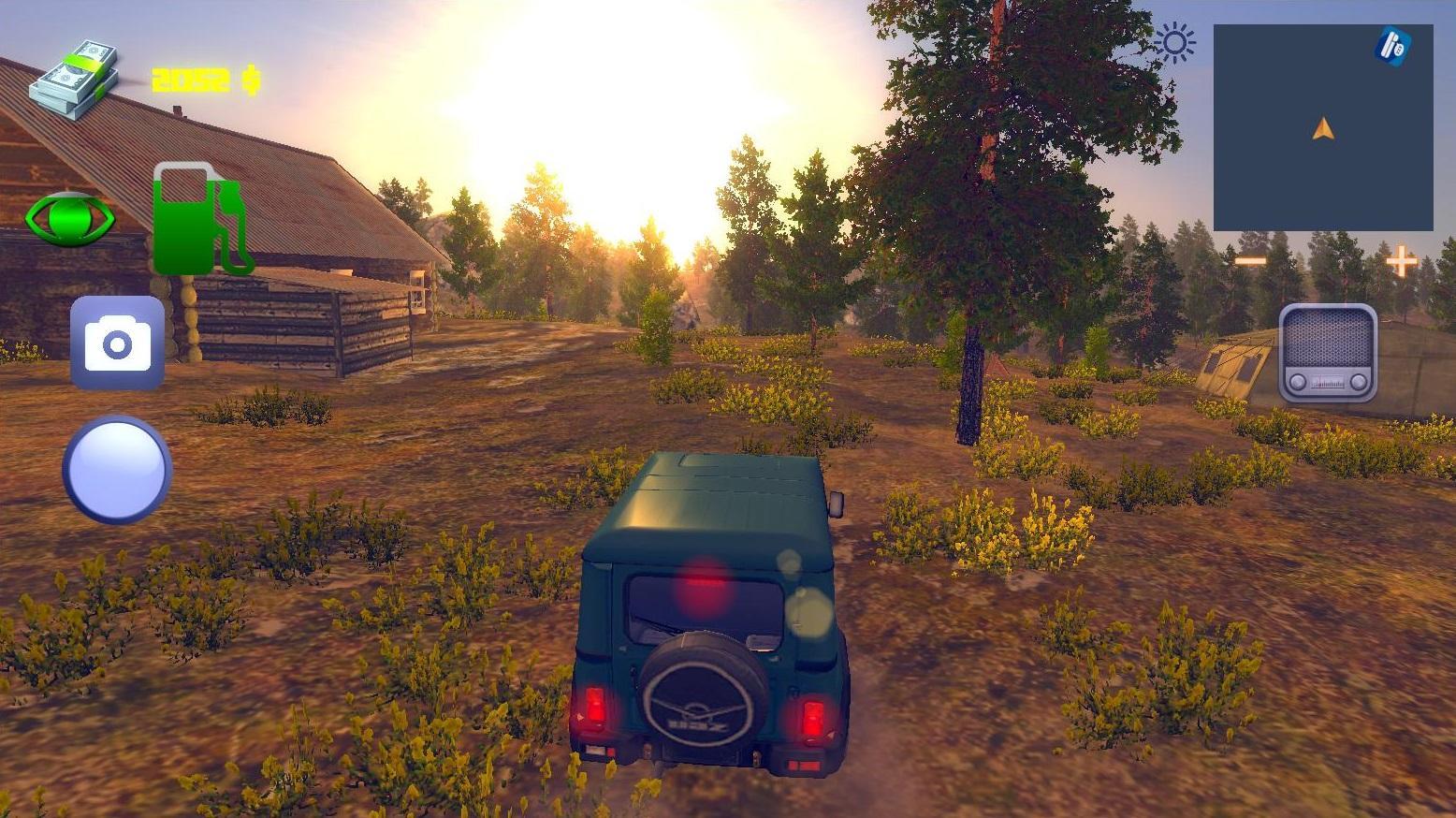The image size is (1456, 818).
Task: Tap the radio frequency tuner strip
Action: [x=1328, y=382]
